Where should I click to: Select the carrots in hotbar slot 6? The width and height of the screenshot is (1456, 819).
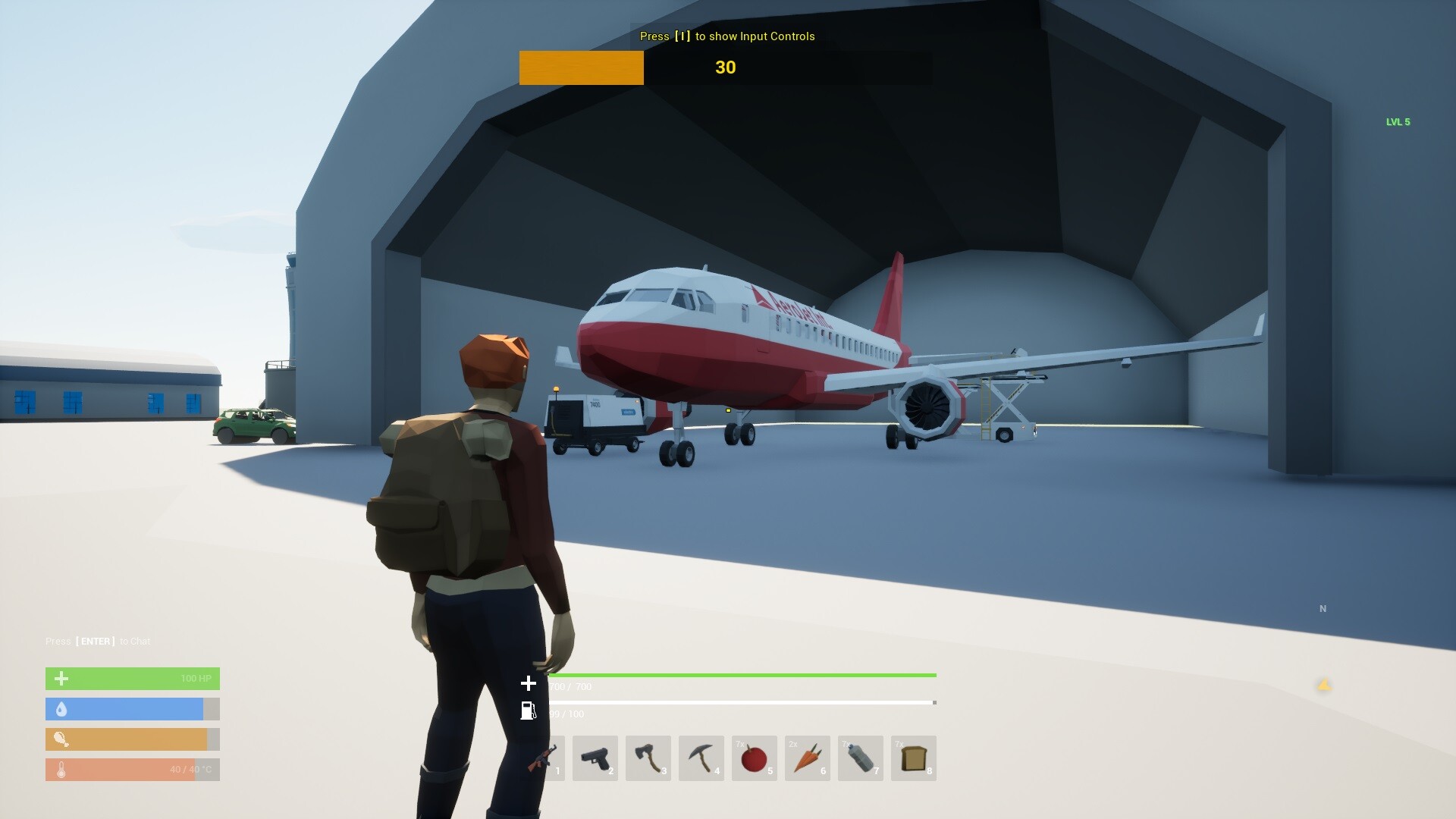[809, 758]
